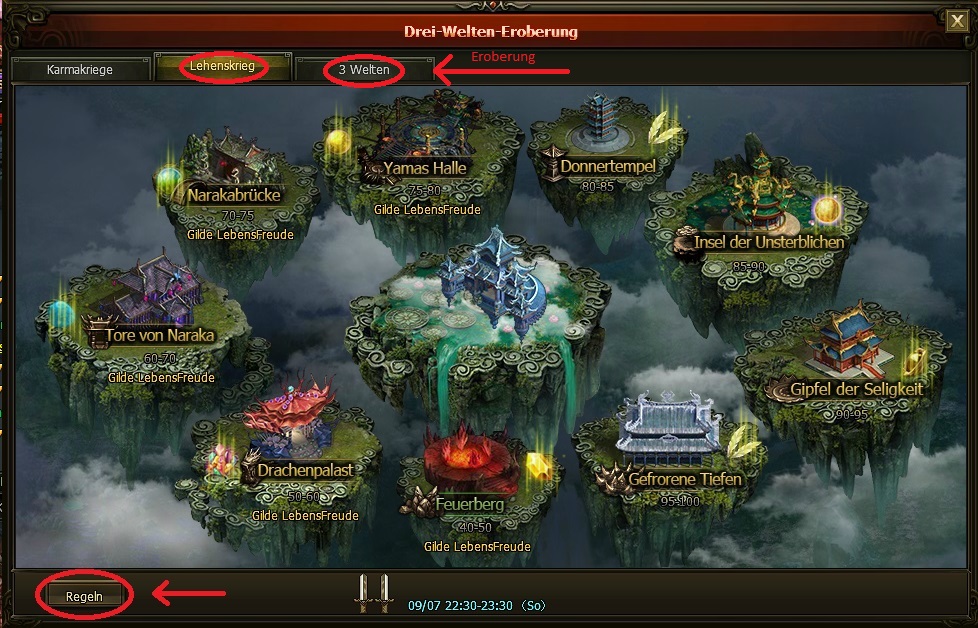Open the Lehenskrieg tab

(x=224, y=68)
